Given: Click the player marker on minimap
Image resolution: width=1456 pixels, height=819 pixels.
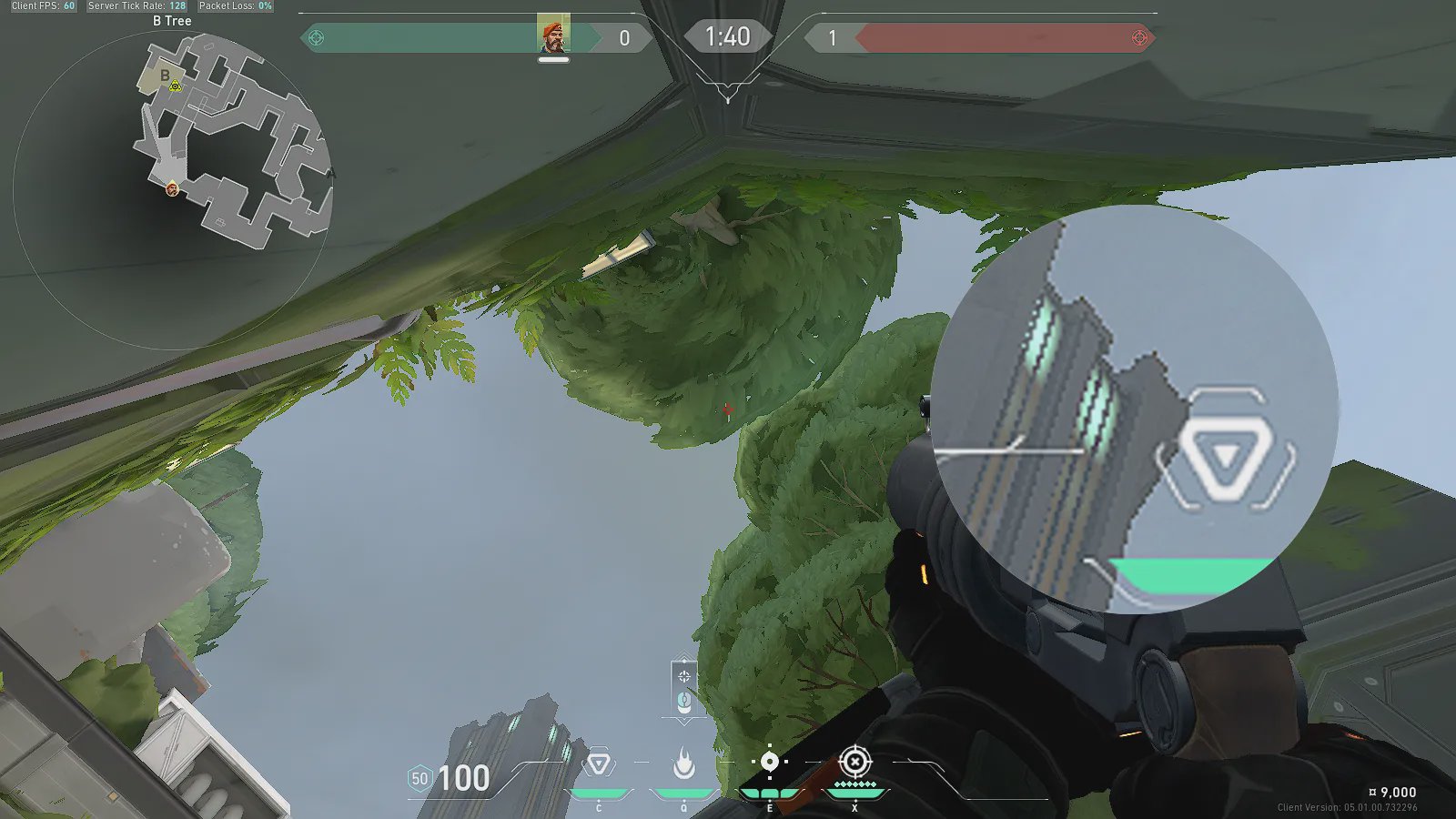Looking at the screenshot, I should 172,189.
